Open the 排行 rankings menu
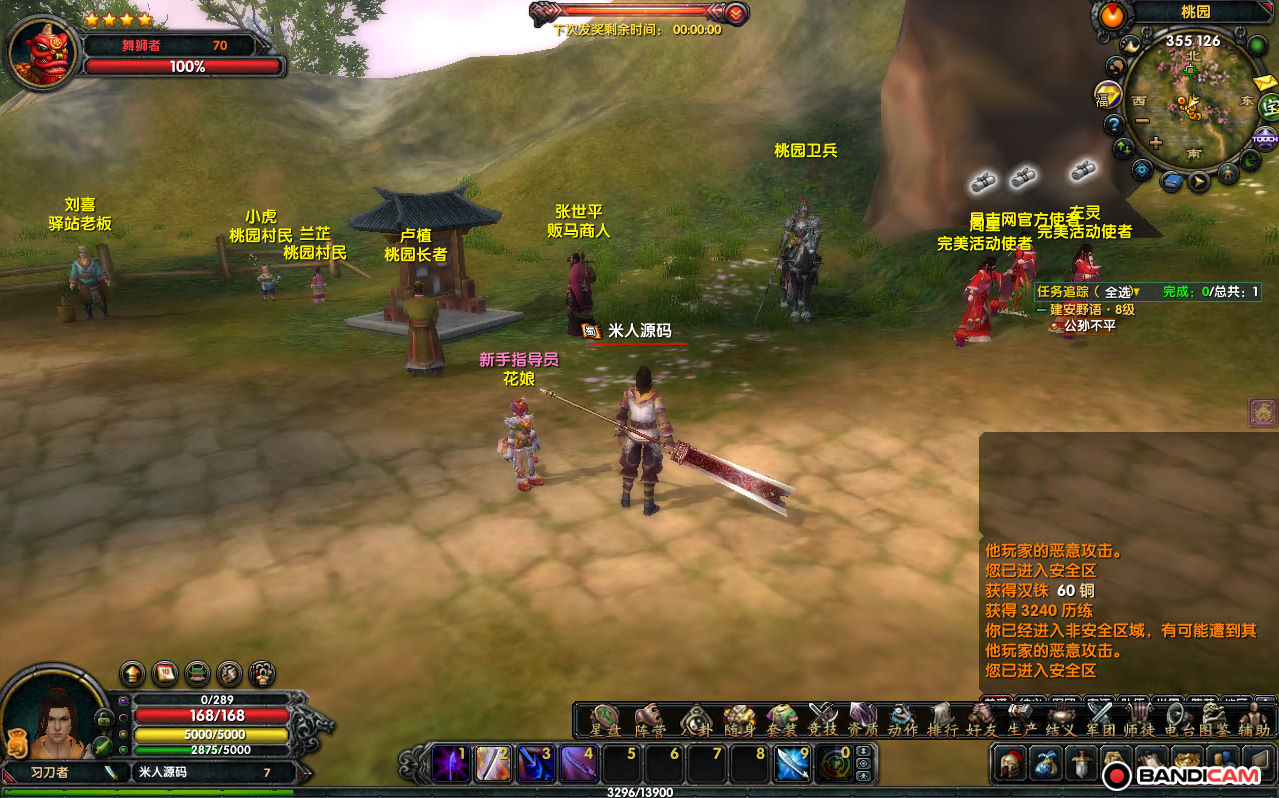Image resolution: width=1279 pixels, height=798 pixels. coord(942,719)
